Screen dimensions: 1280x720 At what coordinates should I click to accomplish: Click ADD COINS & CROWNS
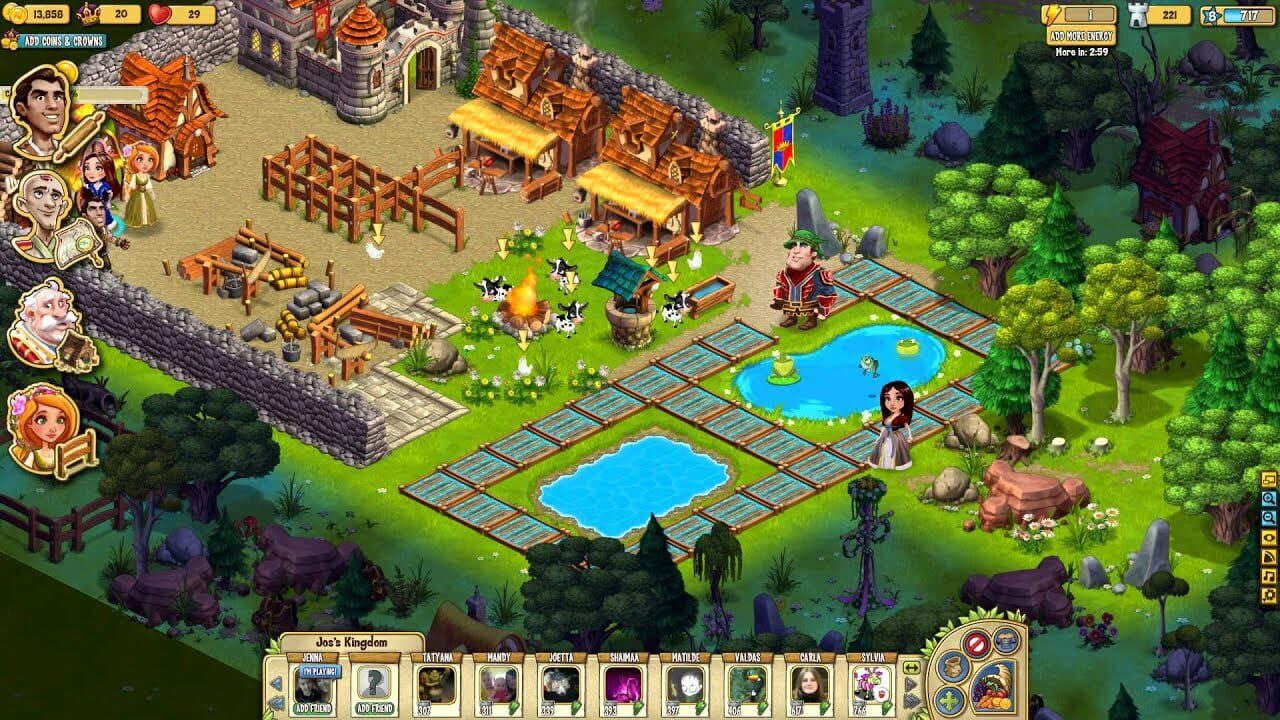pos(66,42)
